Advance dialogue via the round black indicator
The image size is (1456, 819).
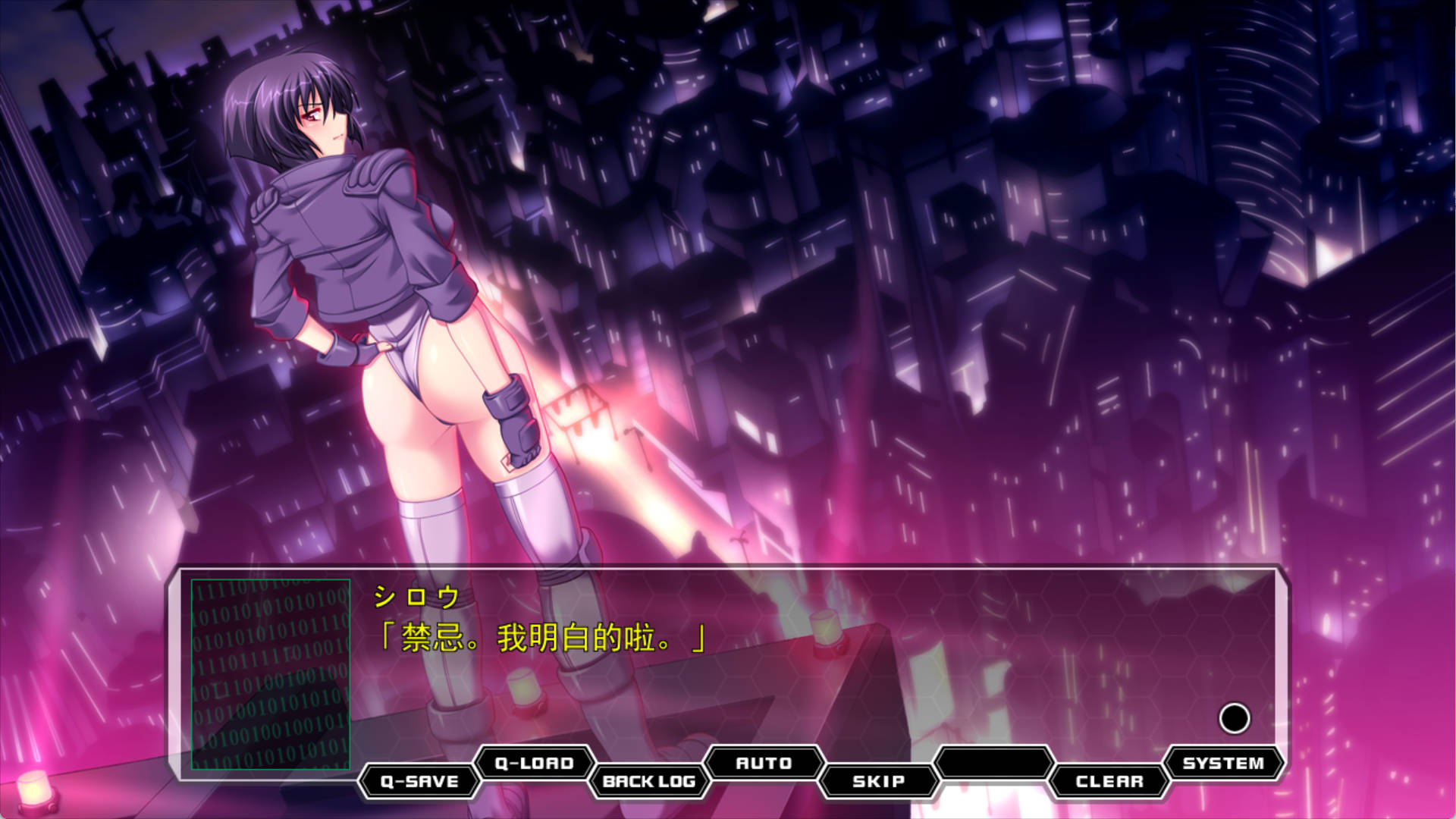(x=1234, y=718)
